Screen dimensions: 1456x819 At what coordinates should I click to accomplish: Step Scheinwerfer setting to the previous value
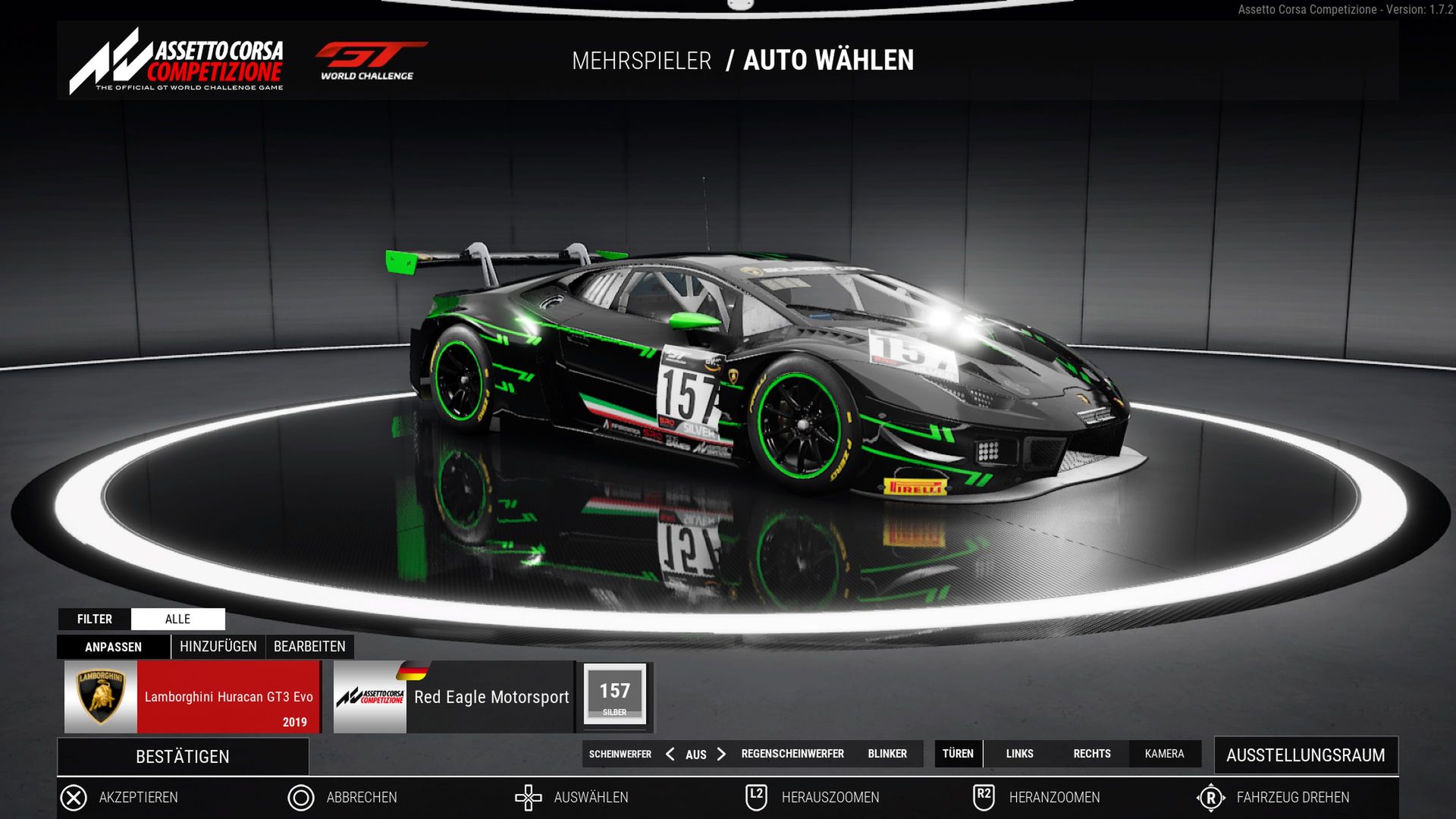(670, 754)
